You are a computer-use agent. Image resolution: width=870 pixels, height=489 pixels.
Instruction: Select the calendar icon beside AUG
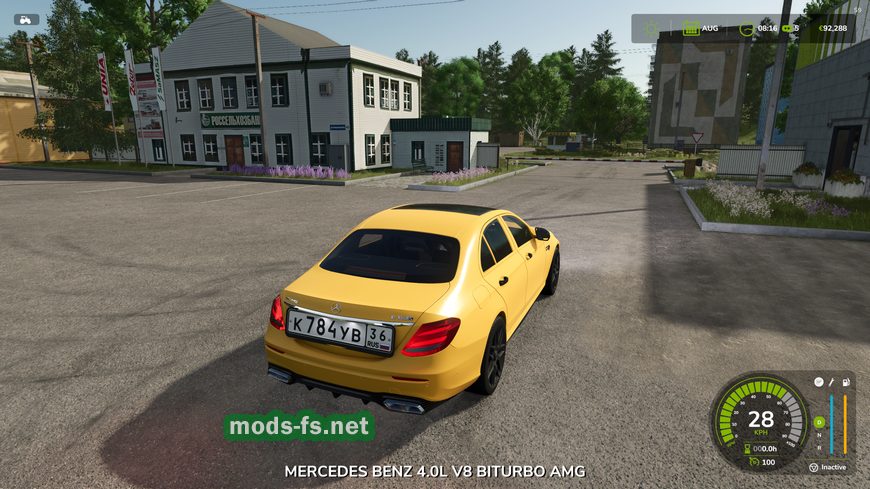[691, 28]
